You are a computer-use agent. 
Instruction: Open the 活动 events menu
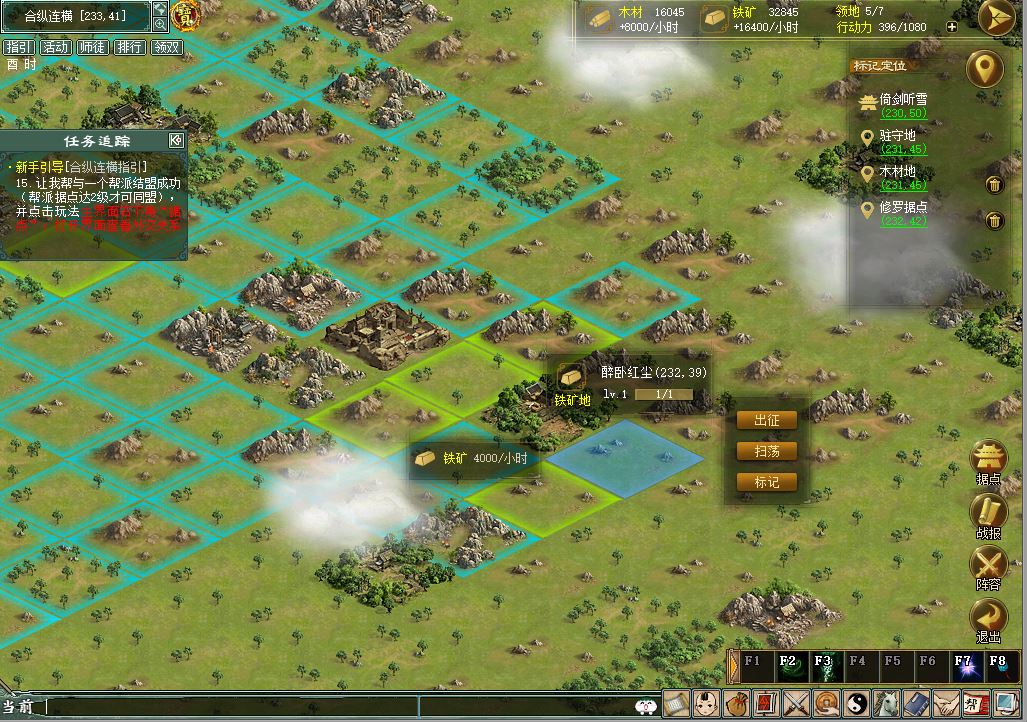point(55,47)
